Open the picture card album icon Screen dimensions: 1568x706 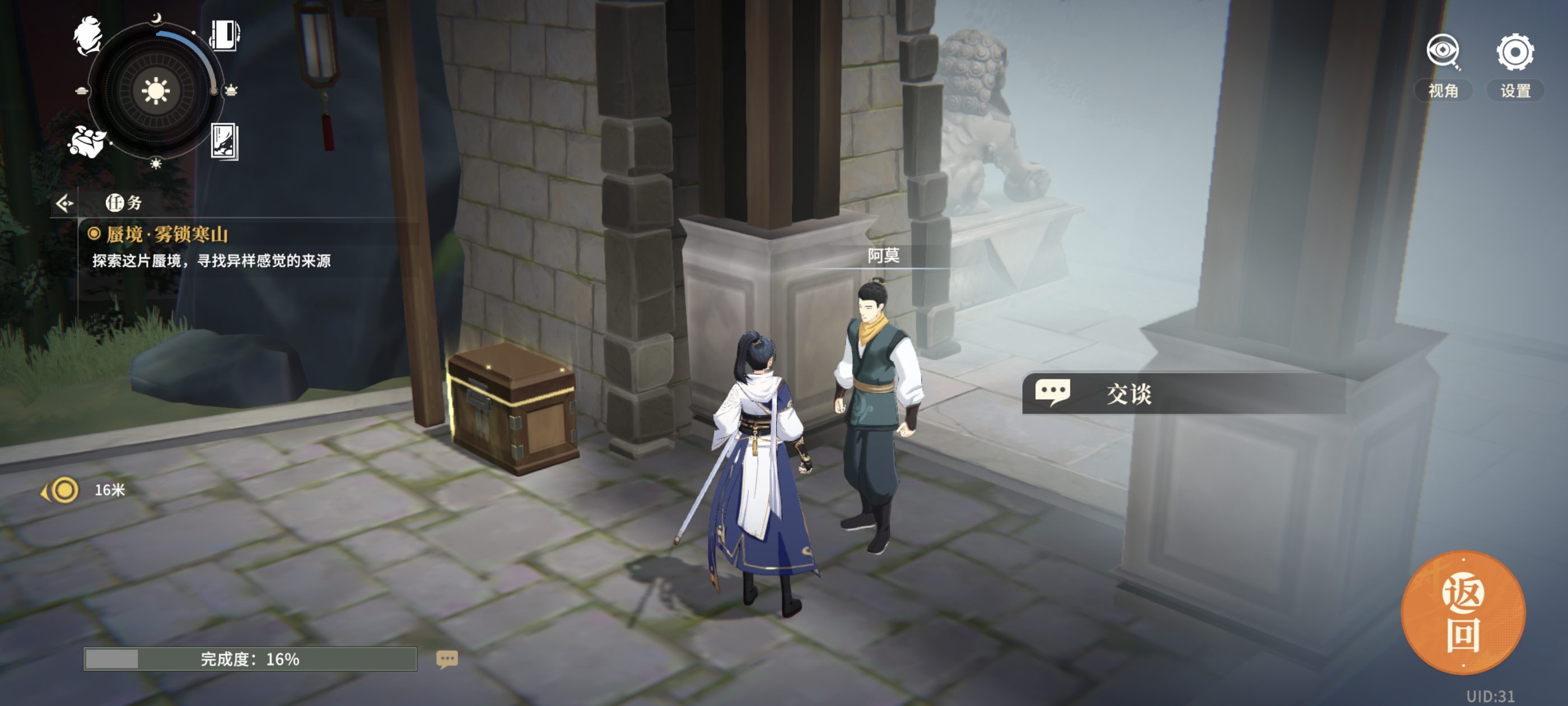224,141
